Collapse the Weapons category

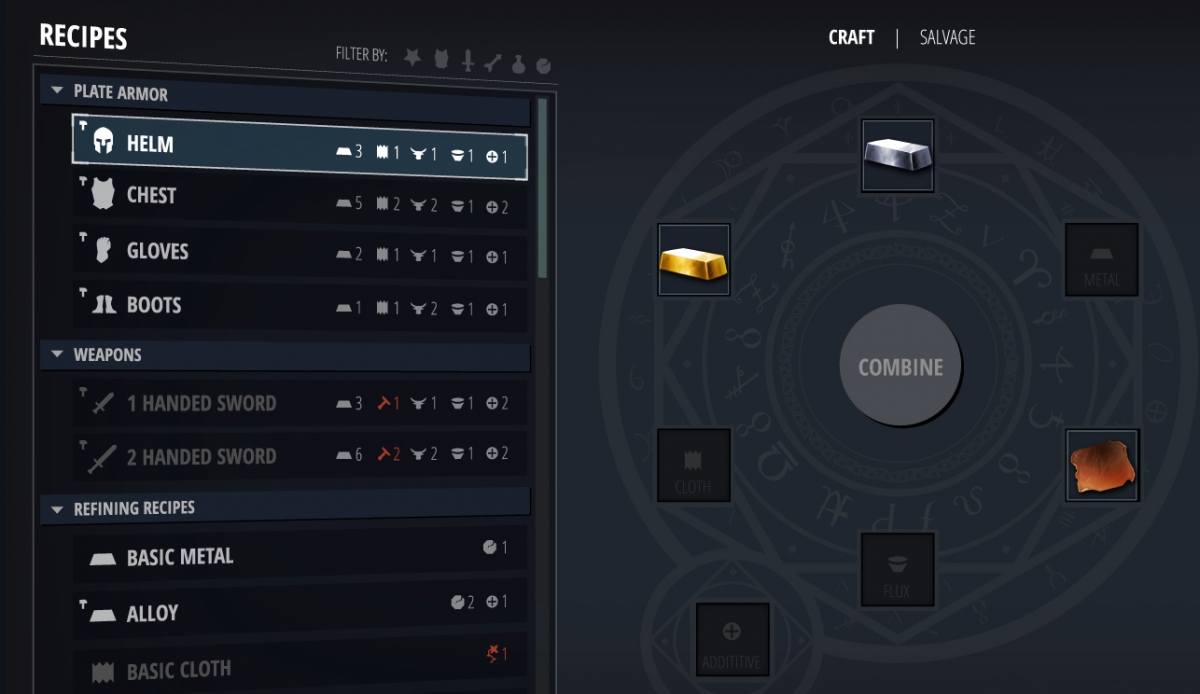tap(56, 355)
